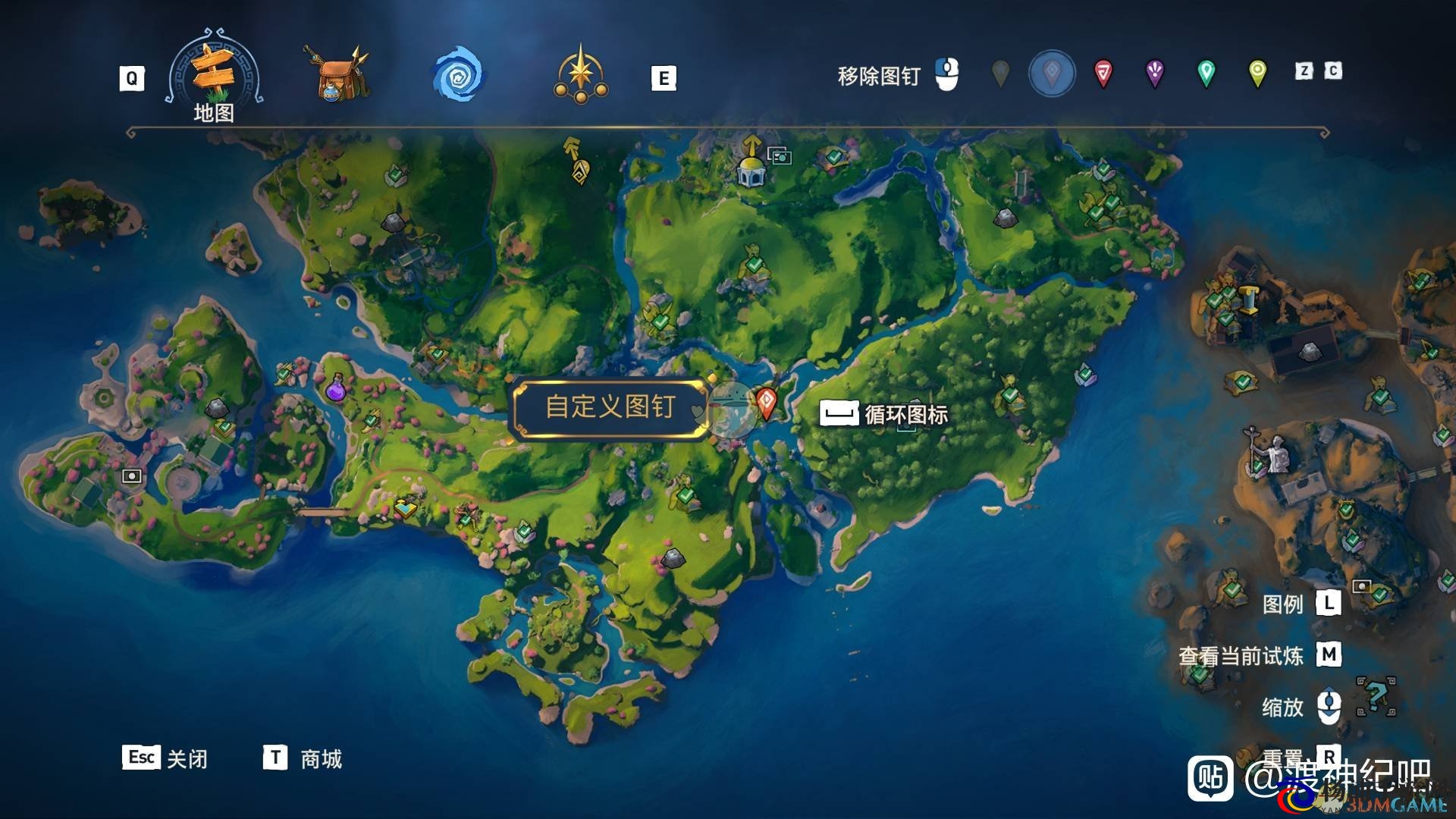1456x819 pixels.
Task: Open the backpack inventory tab at top
Action: coord(336,76)
